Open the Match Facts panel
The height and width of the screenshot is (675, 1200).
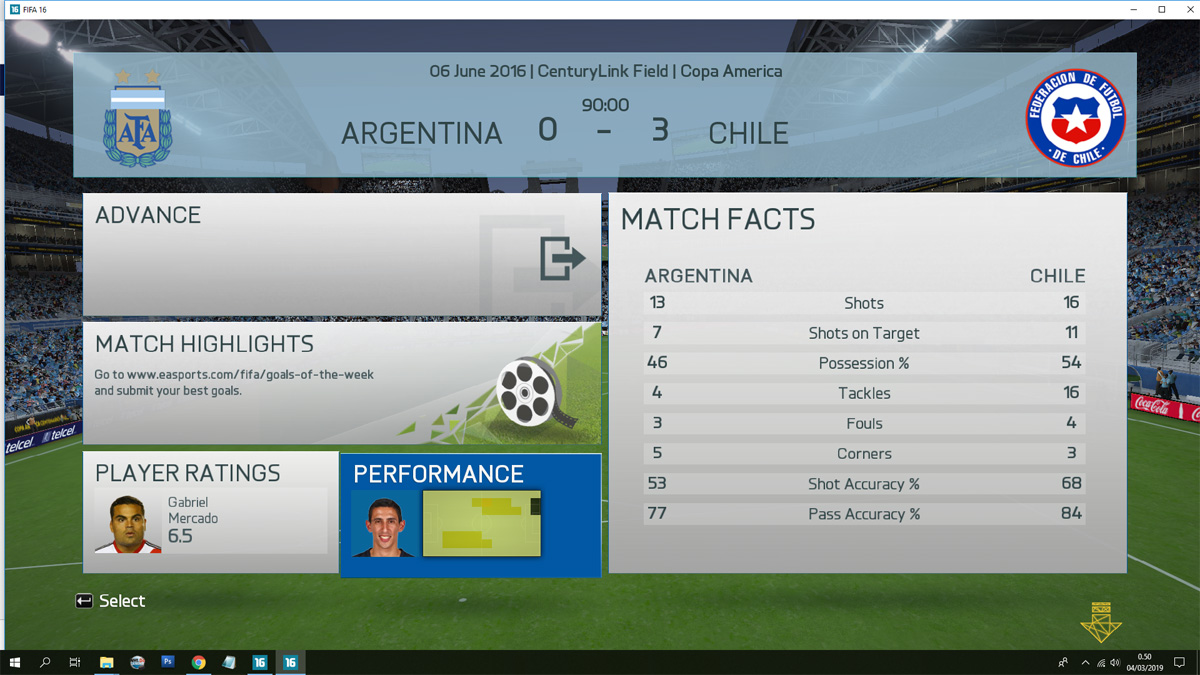pyautogui.click(x=866, y=383)
